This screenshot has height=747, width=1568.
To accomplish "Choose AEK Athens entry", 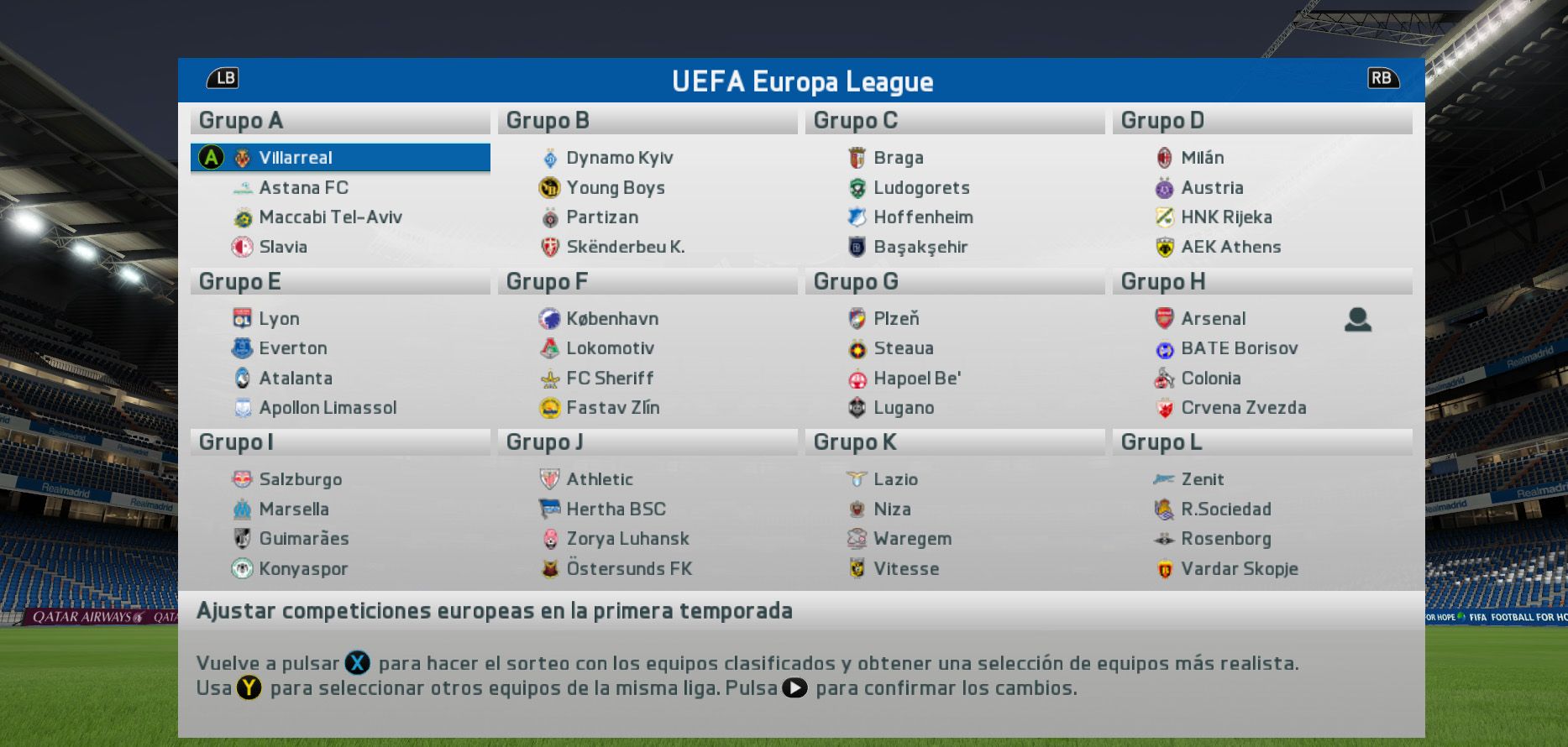I will (x=1230, y=247).
